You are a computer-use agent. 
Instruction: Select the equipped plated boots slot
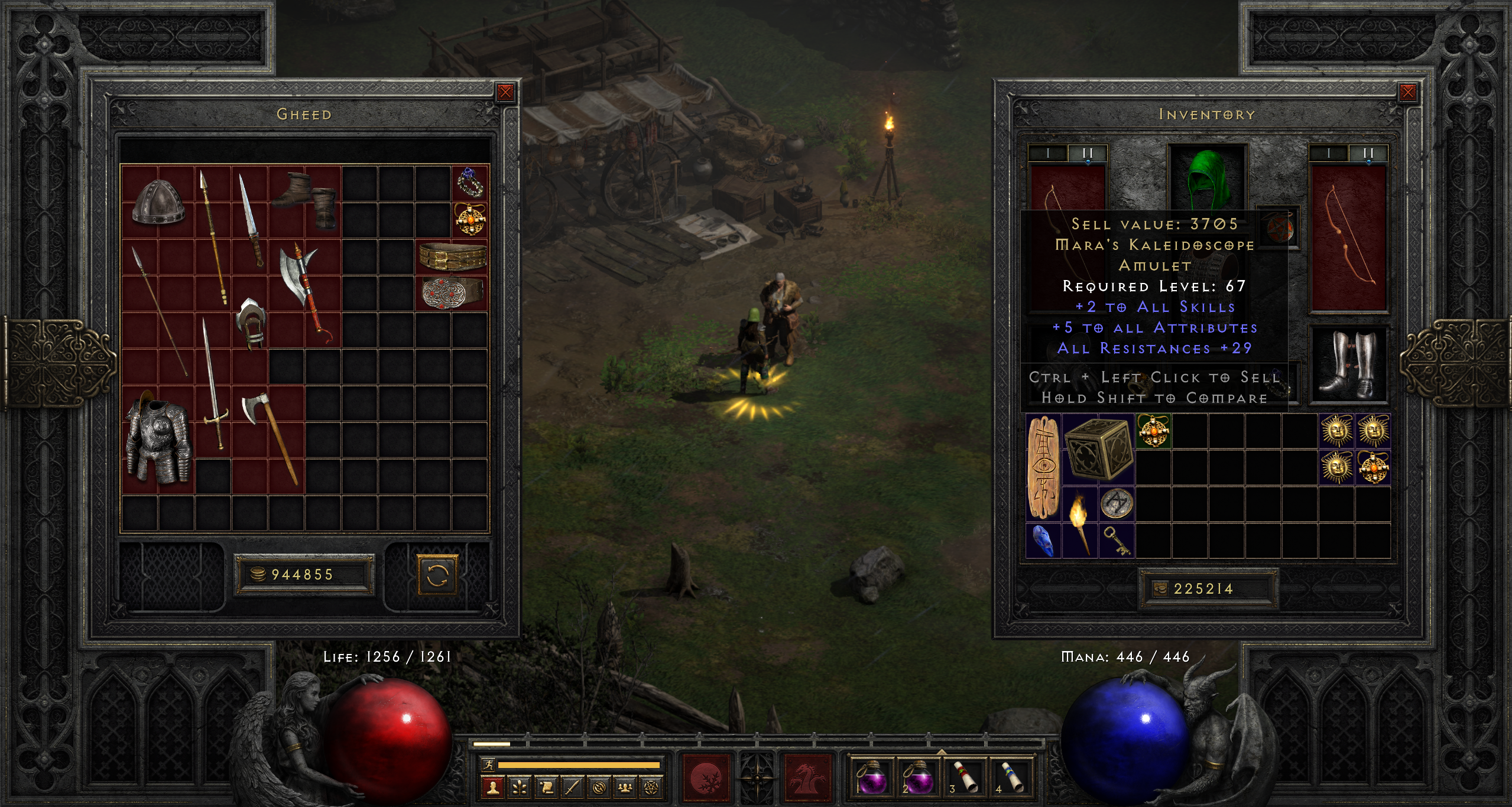coord(1349,365)
